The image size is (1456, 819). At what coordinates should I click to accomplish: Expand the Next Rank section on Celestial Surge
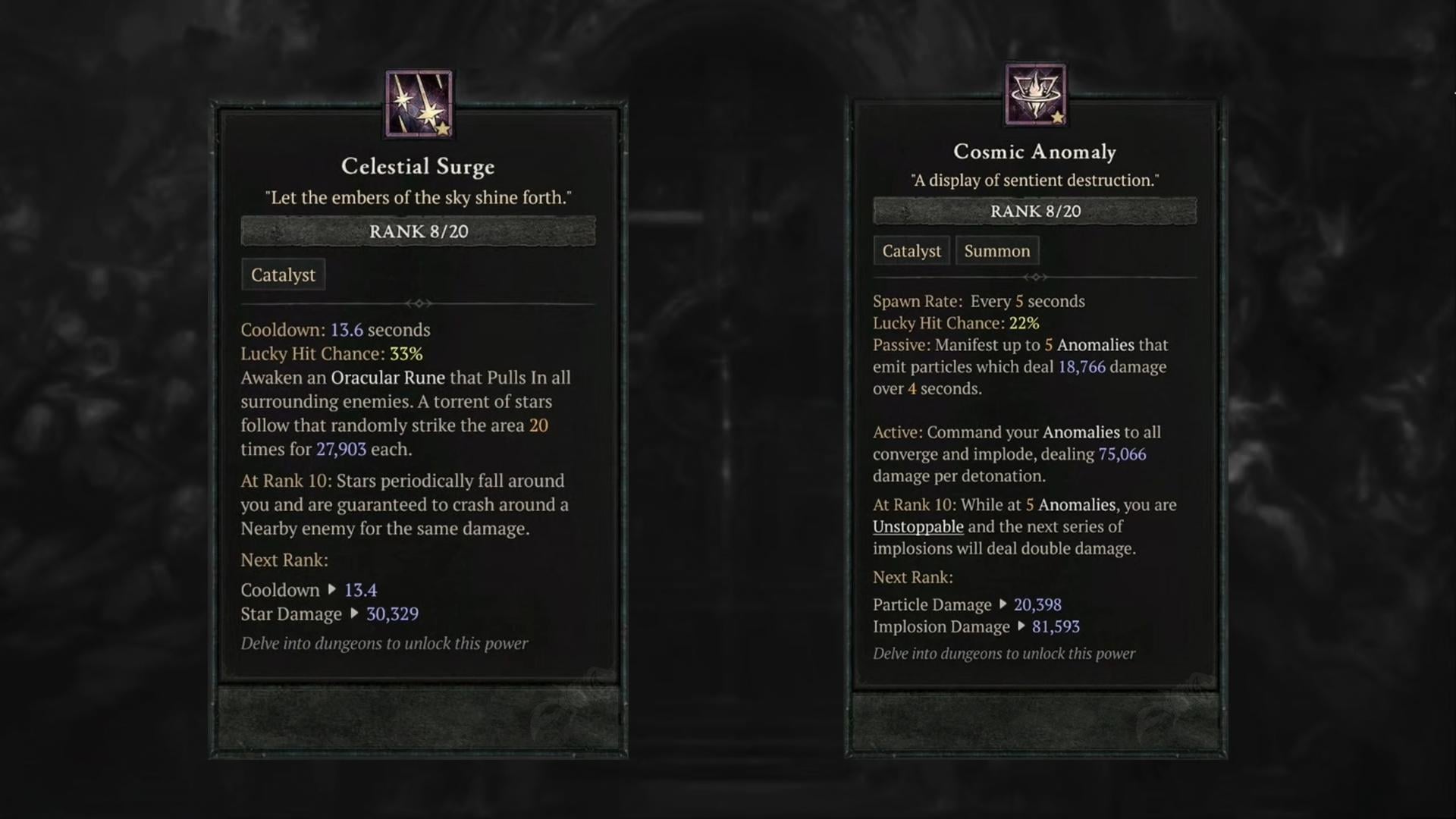[284, 560]
